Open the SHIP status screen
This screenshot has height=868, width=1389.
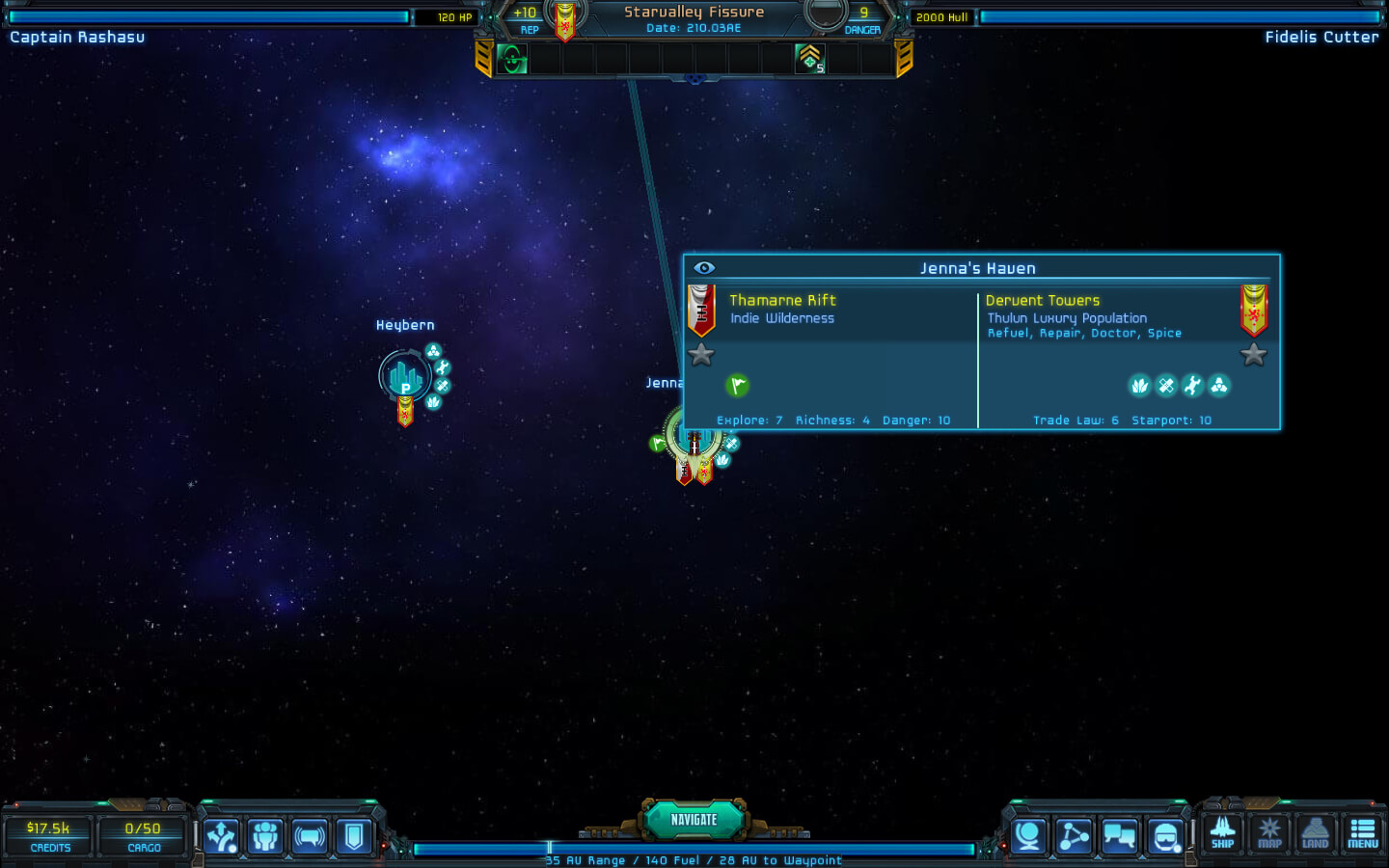[x=1222, y=833]
